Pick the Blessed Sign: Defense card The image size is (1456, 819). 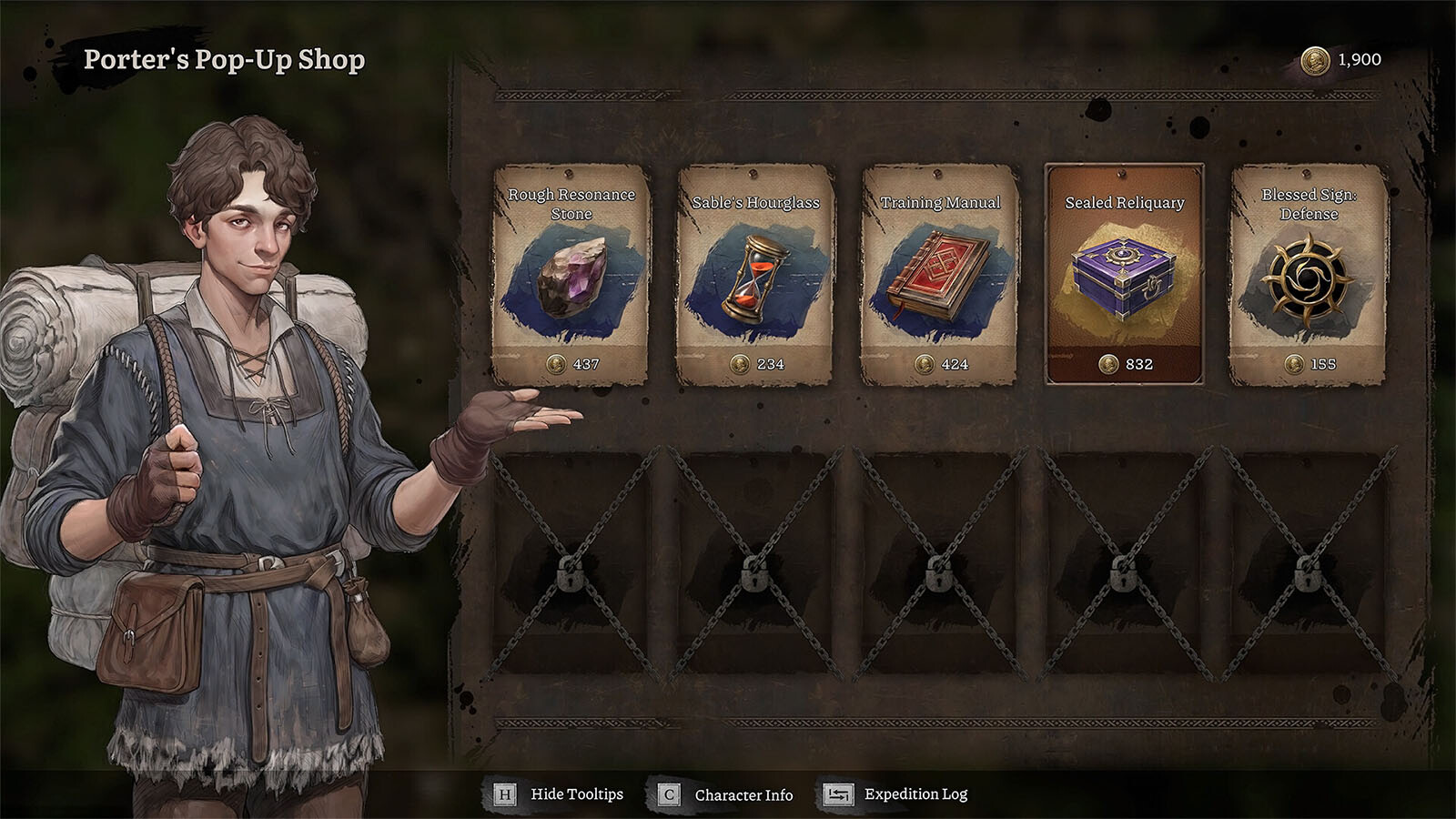(1308, 275)
